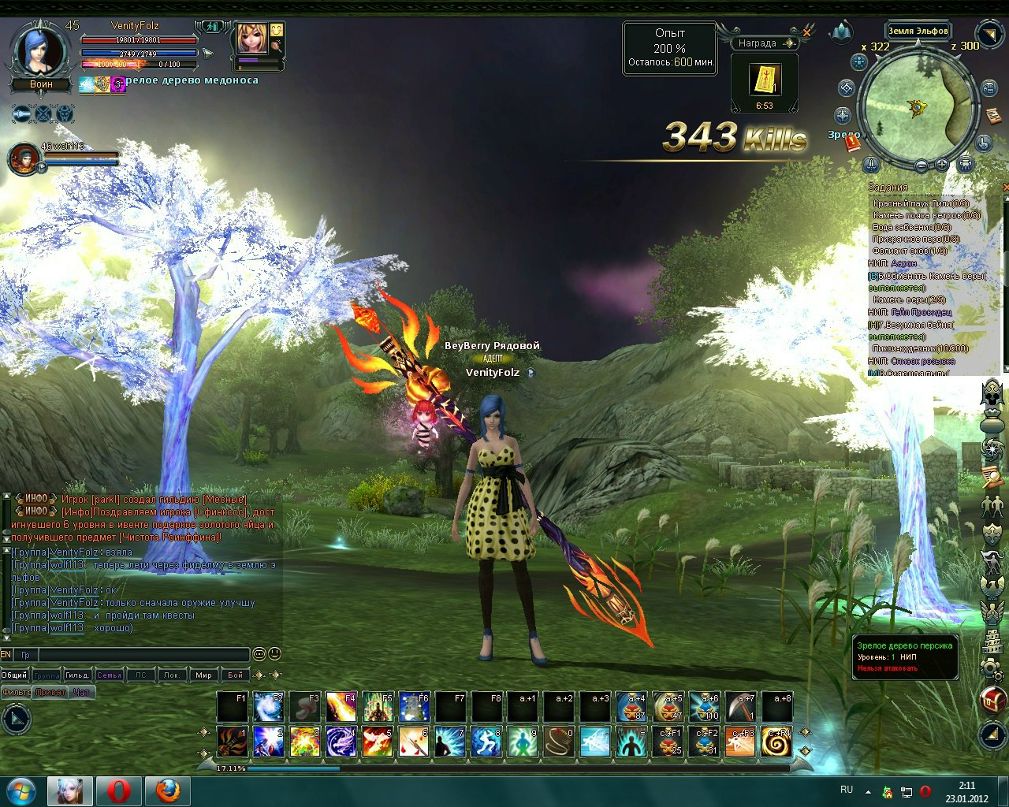This screenshot has width=1009, height=807.
Task: Switch chat to the Мир channel
Action: point(203,675)
